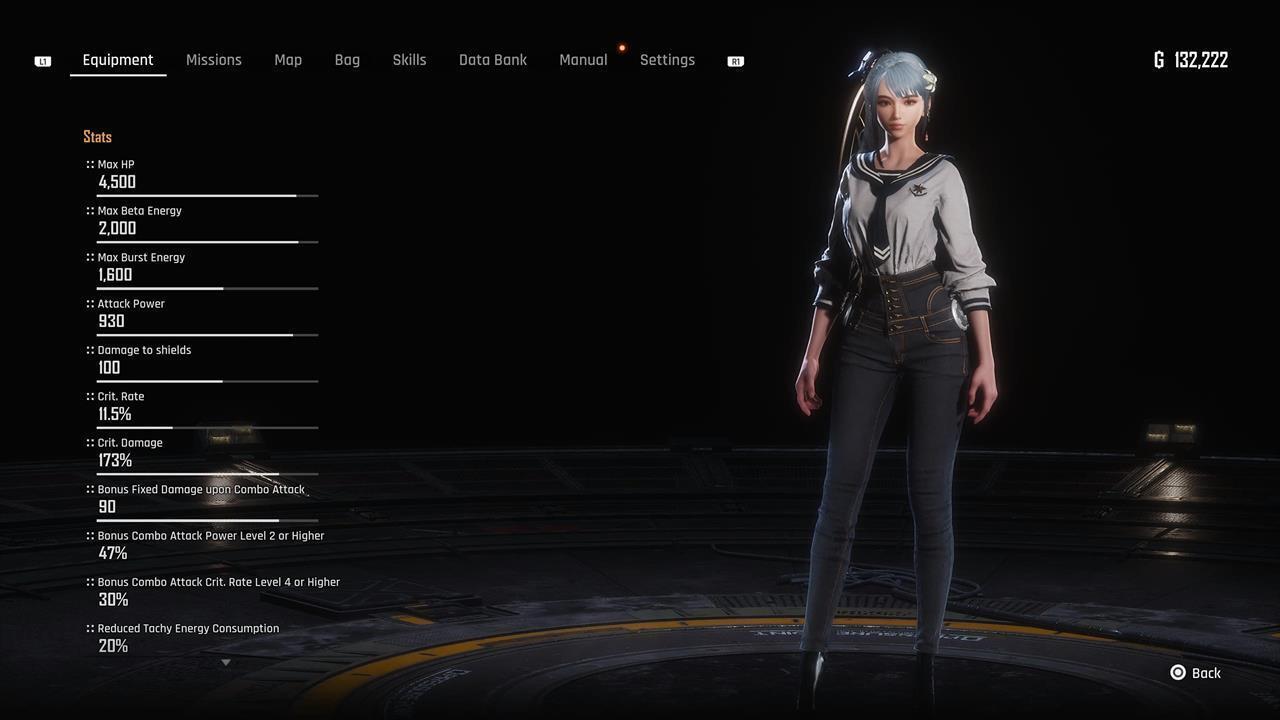Click the red notification dot on Manual

tap(622, 47)
